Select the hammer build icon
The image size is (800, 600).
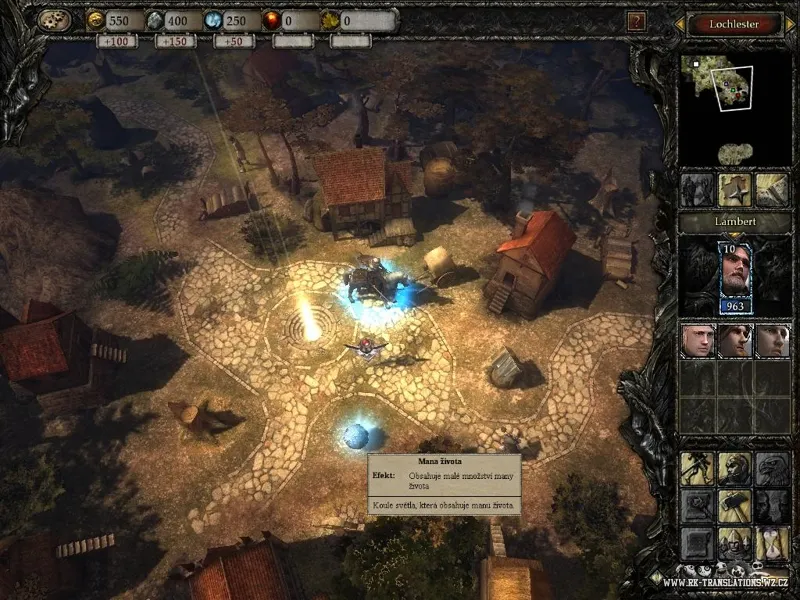coord(735,506)
